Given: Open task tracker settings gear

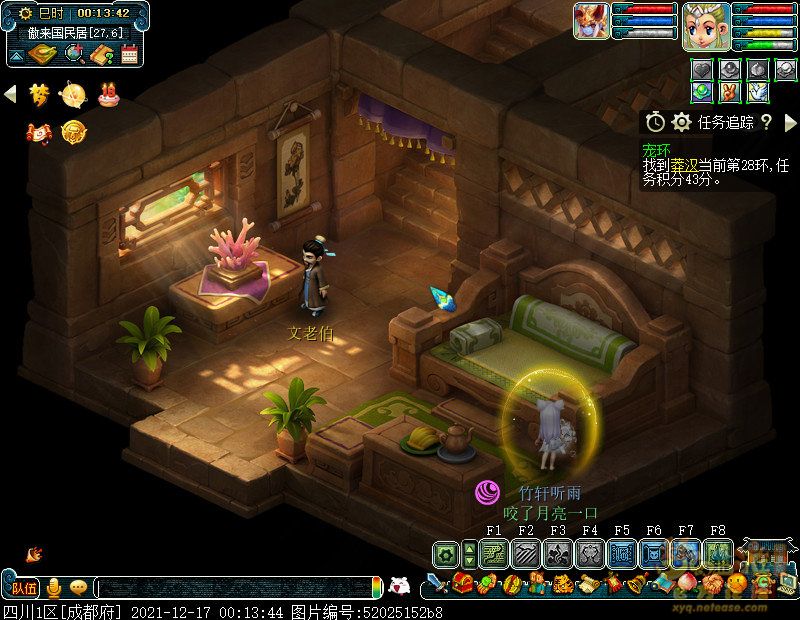Looking at the screenshot, I should point(681,122).
